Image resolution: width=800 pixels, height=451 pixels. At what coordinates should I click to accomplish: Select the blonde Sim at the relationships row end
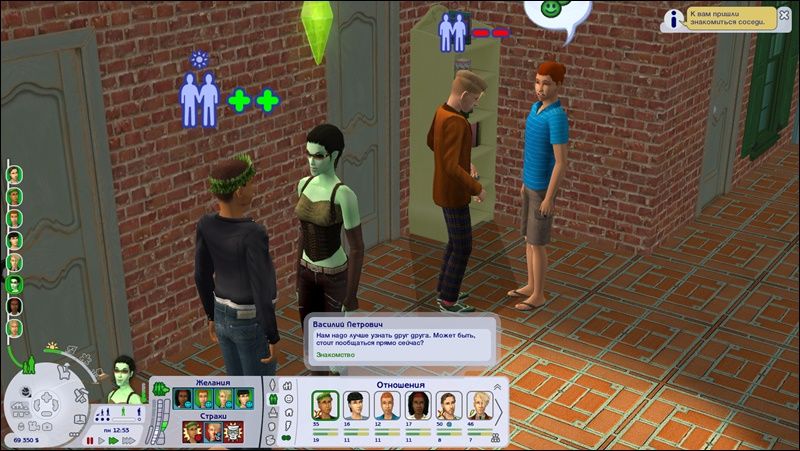[482, 404]
